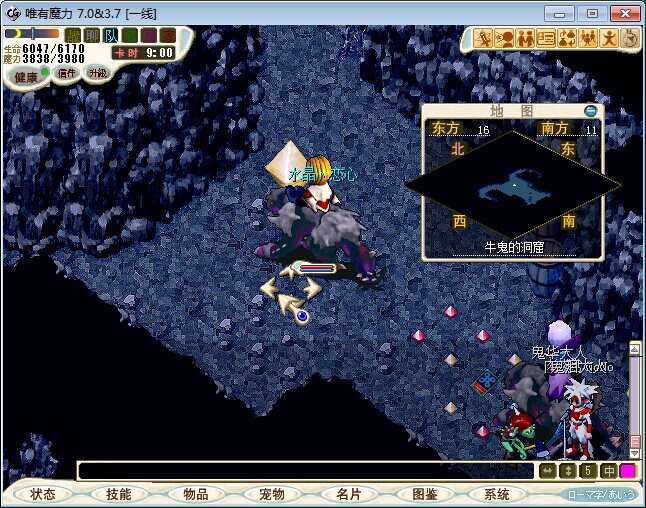646x508 pixels.
Task: Maximize the game window
Action: [592, 13]
